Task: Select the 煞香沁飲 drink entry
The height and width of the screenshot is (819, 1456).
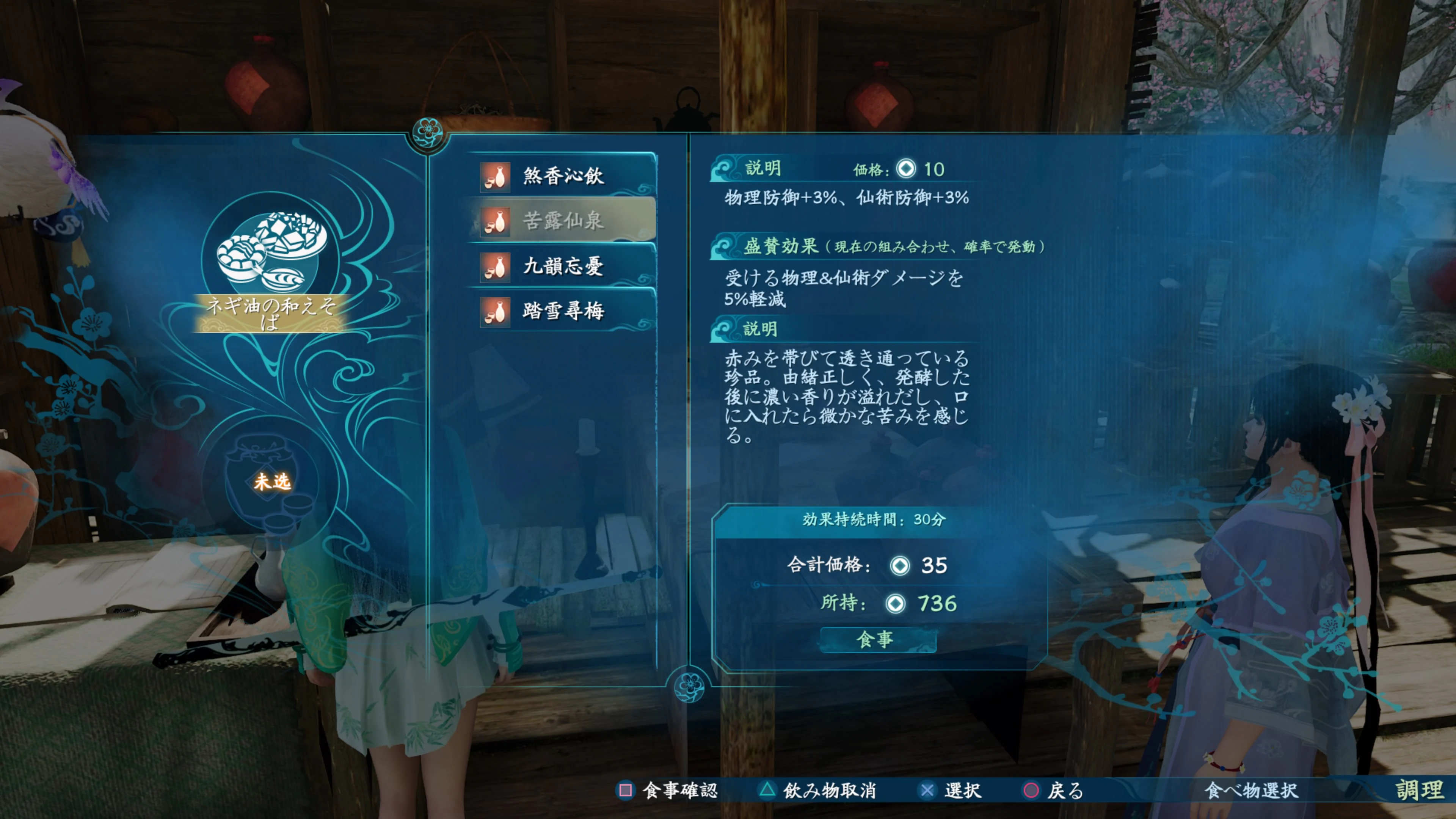Action: (563, 176)
